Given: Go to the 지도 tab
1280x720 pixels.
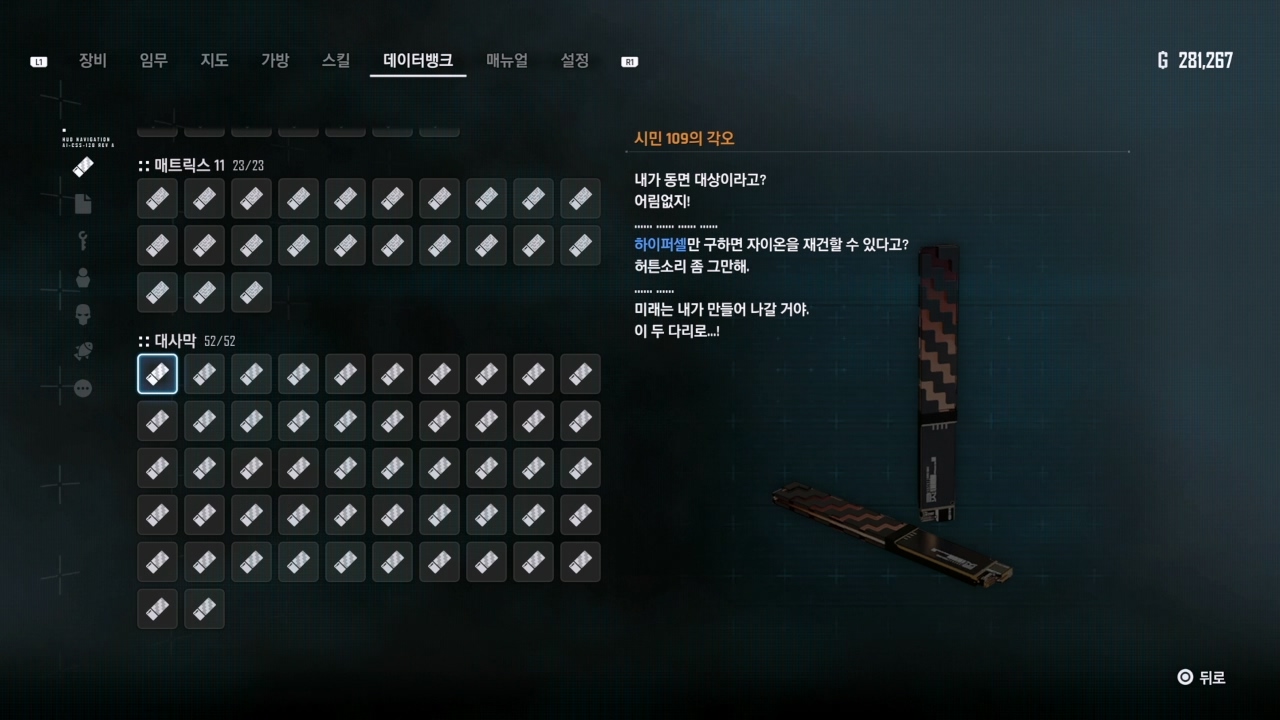Looking at the screenshot, I should tap(214, 60).
